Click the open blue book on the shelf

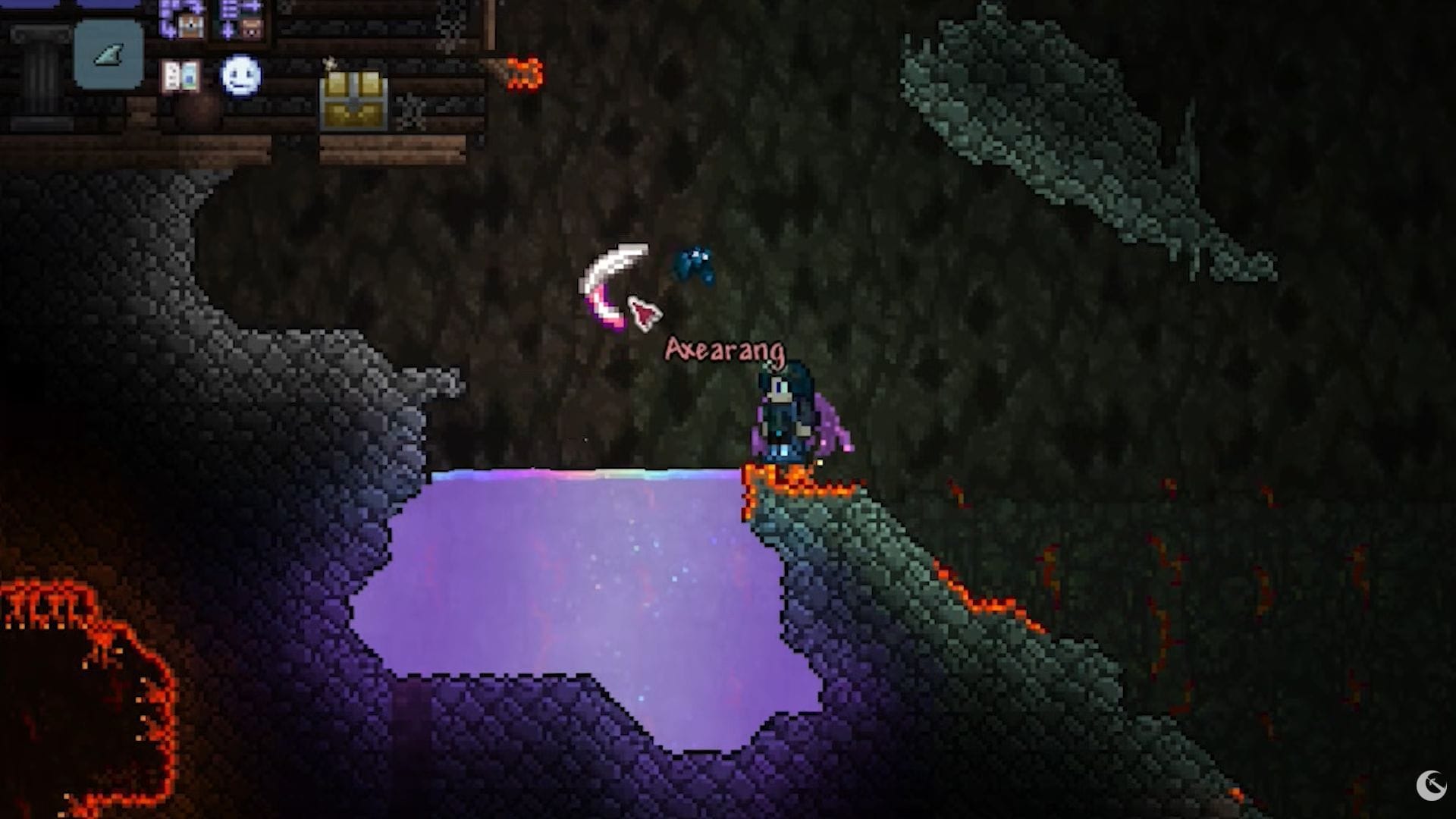181,76
